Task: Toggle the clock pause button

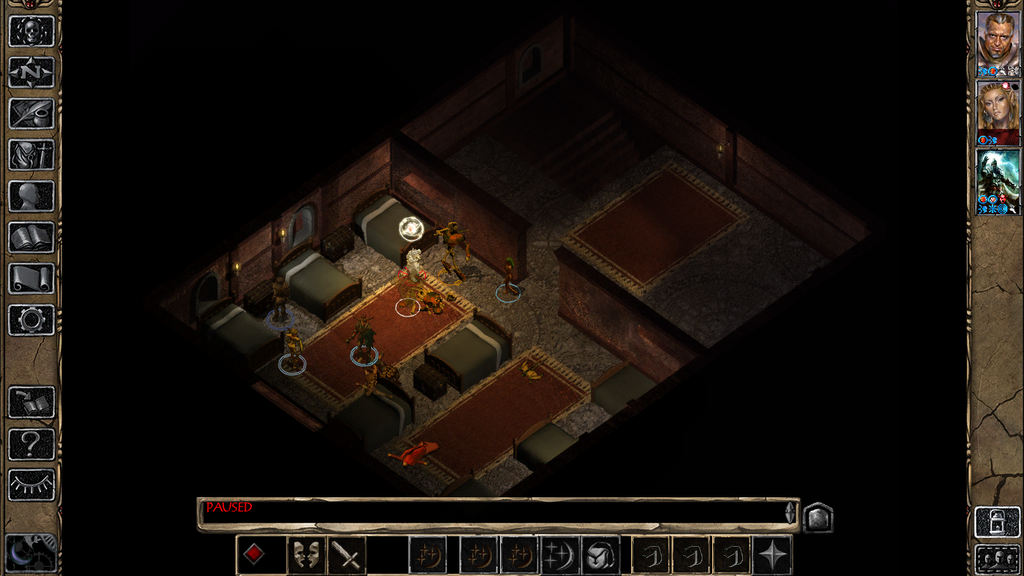Action: (29, 553)
